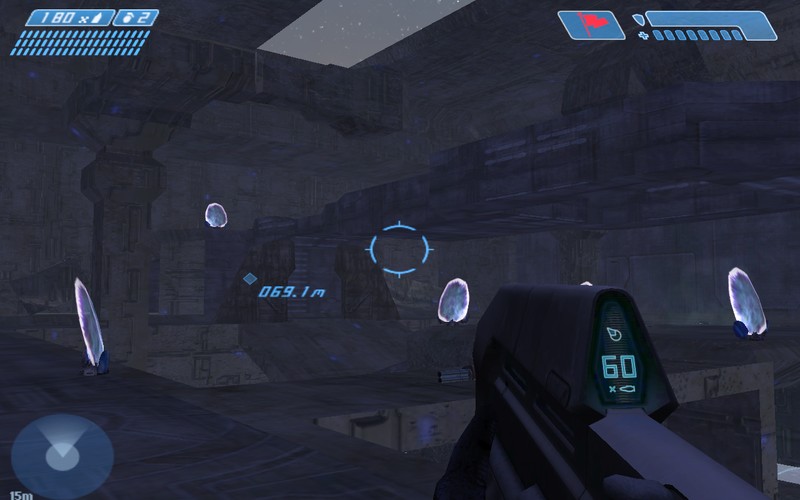This screenshot has width=800, height=500.
Task: Click the motion tracker radar
Action: [61, 456]
